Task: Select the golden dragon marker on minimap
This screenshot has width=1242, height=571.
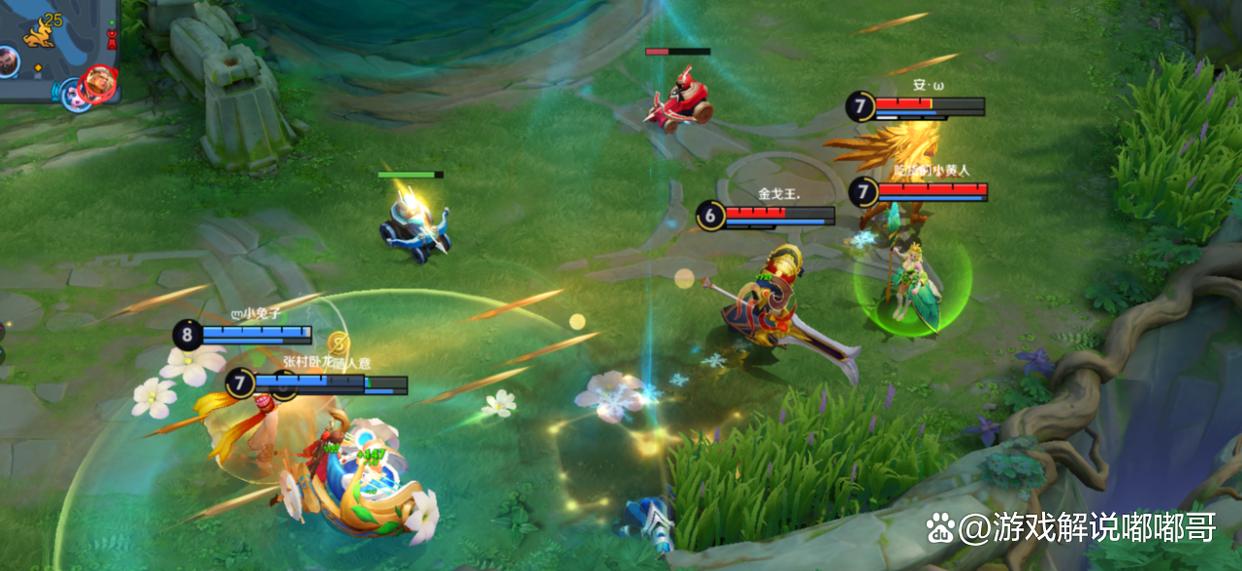Action: pyautogui.click(x=40, y=34)
